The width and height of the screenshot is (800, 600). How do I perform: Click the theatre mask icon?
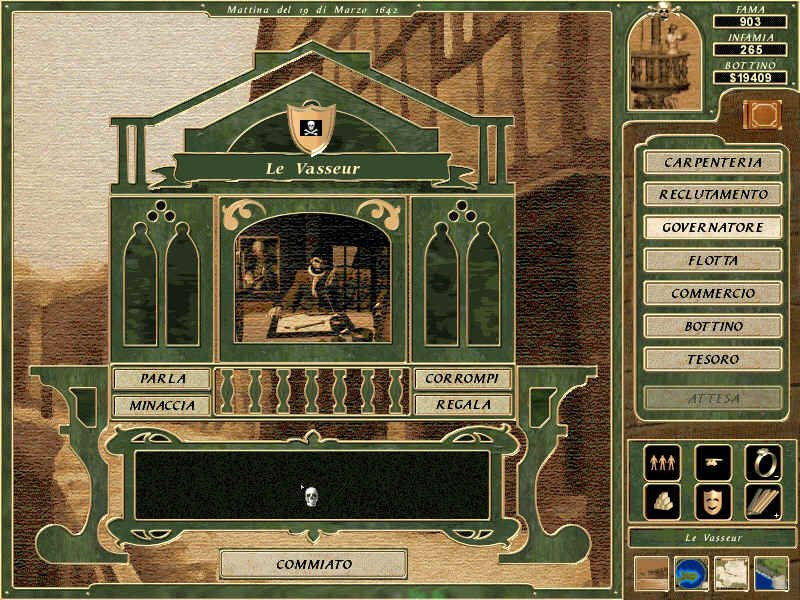712,502
